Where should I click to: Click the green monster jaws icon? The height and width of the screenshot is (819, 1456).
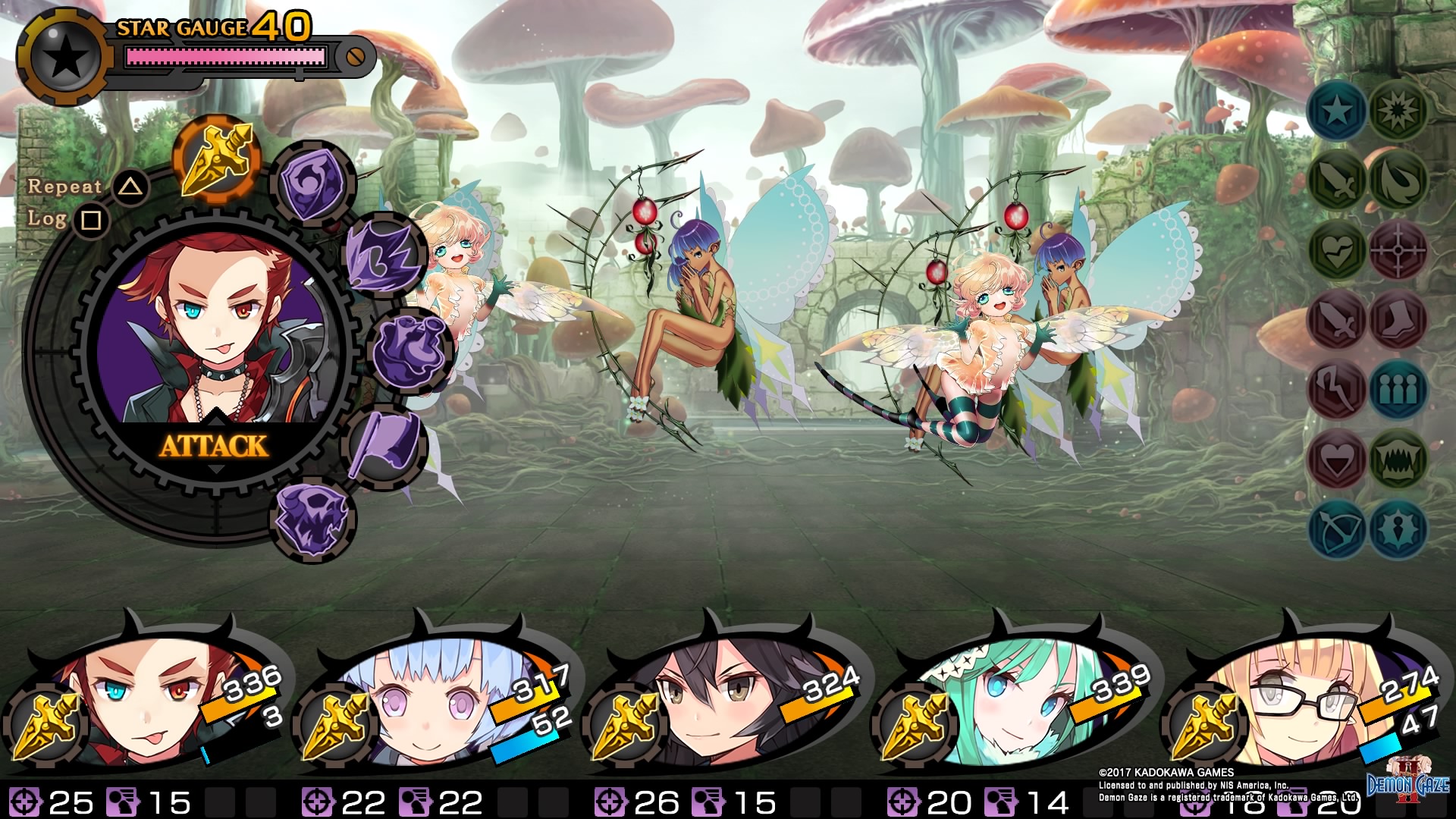pos(1398,459)
